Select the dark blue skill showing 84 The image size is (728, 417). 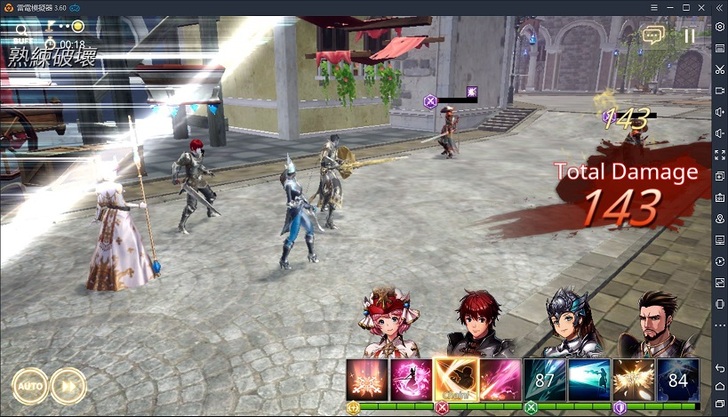677,379
